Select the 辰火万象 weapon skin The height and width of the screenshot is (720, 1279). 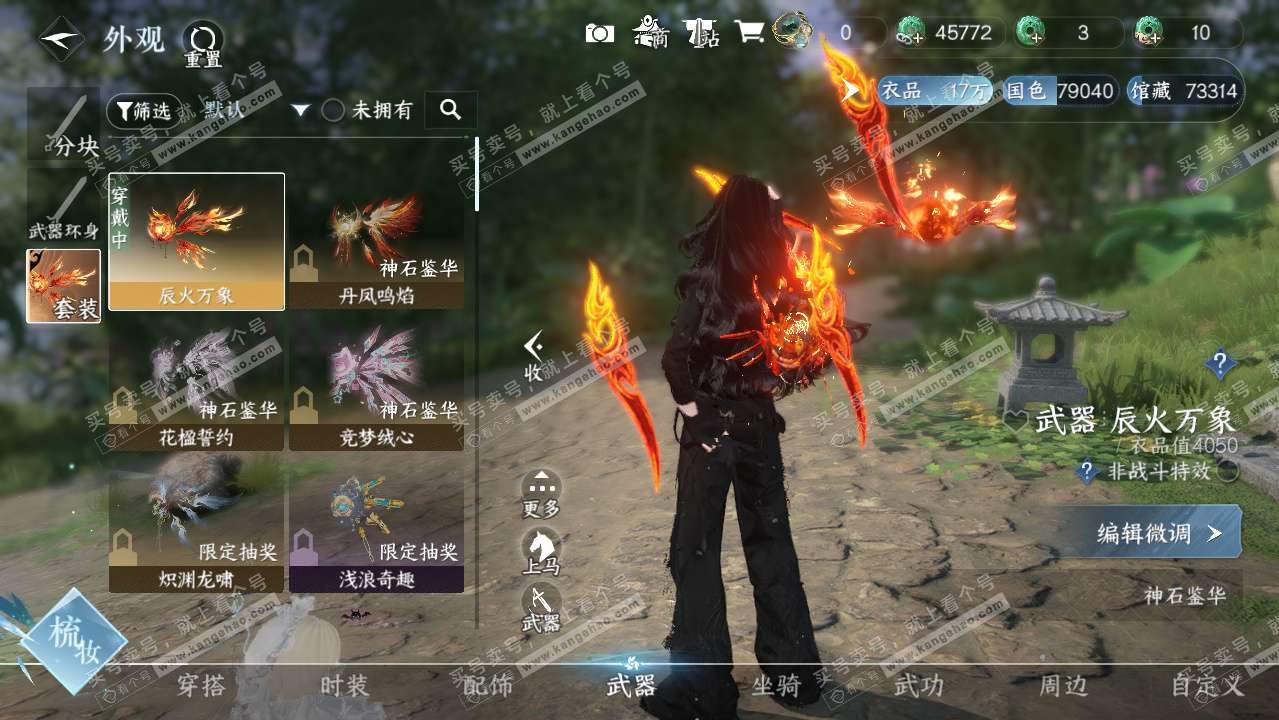[x=196, y=241]
